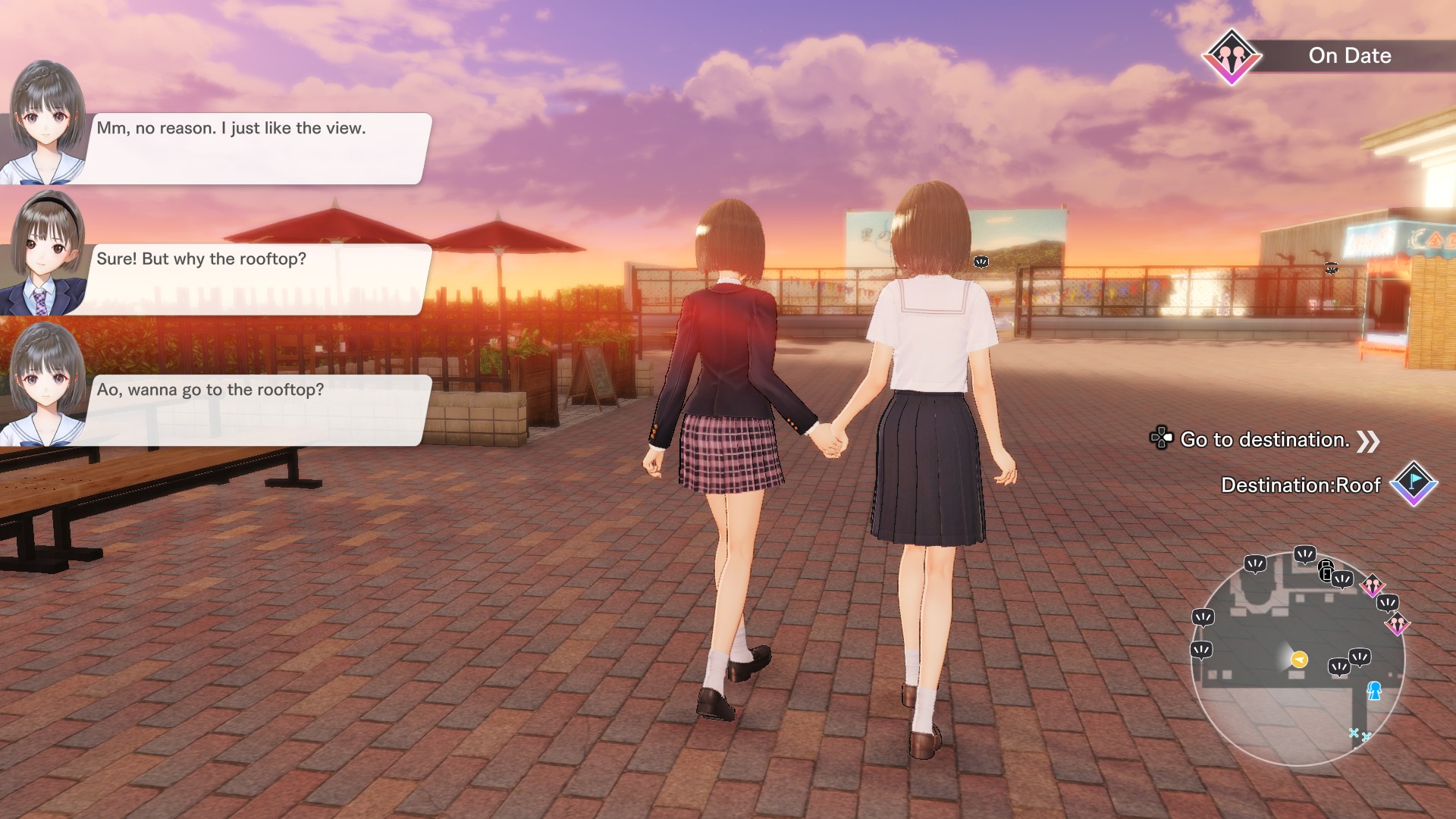This screenshot has width=1456, height=819.
Task: Click the blue girl character icon on the minimap
Action: point(1376,692)
